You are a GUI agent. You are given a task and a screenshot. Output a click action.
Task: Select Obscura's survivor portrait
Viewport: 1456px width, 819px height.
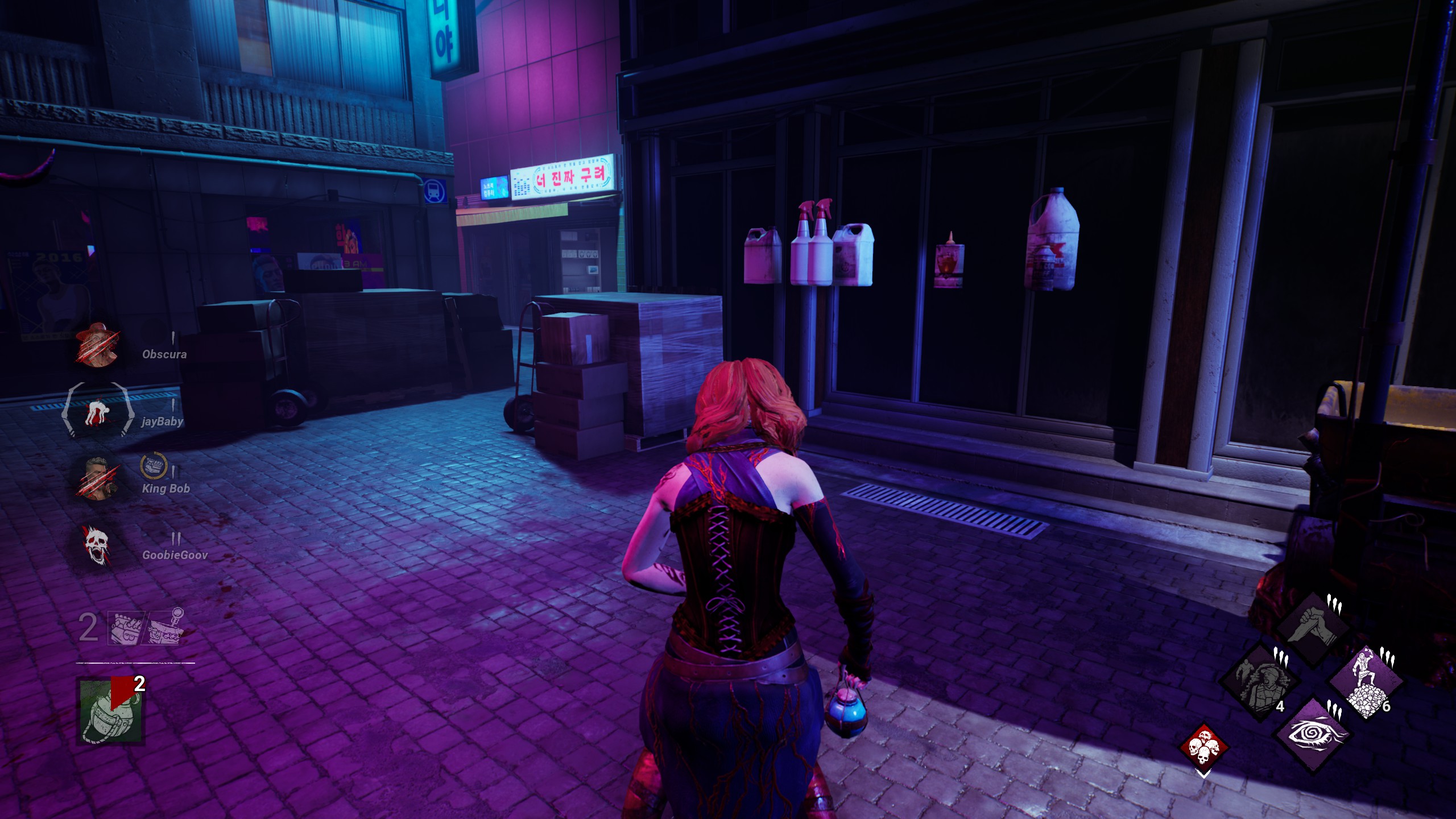click(97, 345)
